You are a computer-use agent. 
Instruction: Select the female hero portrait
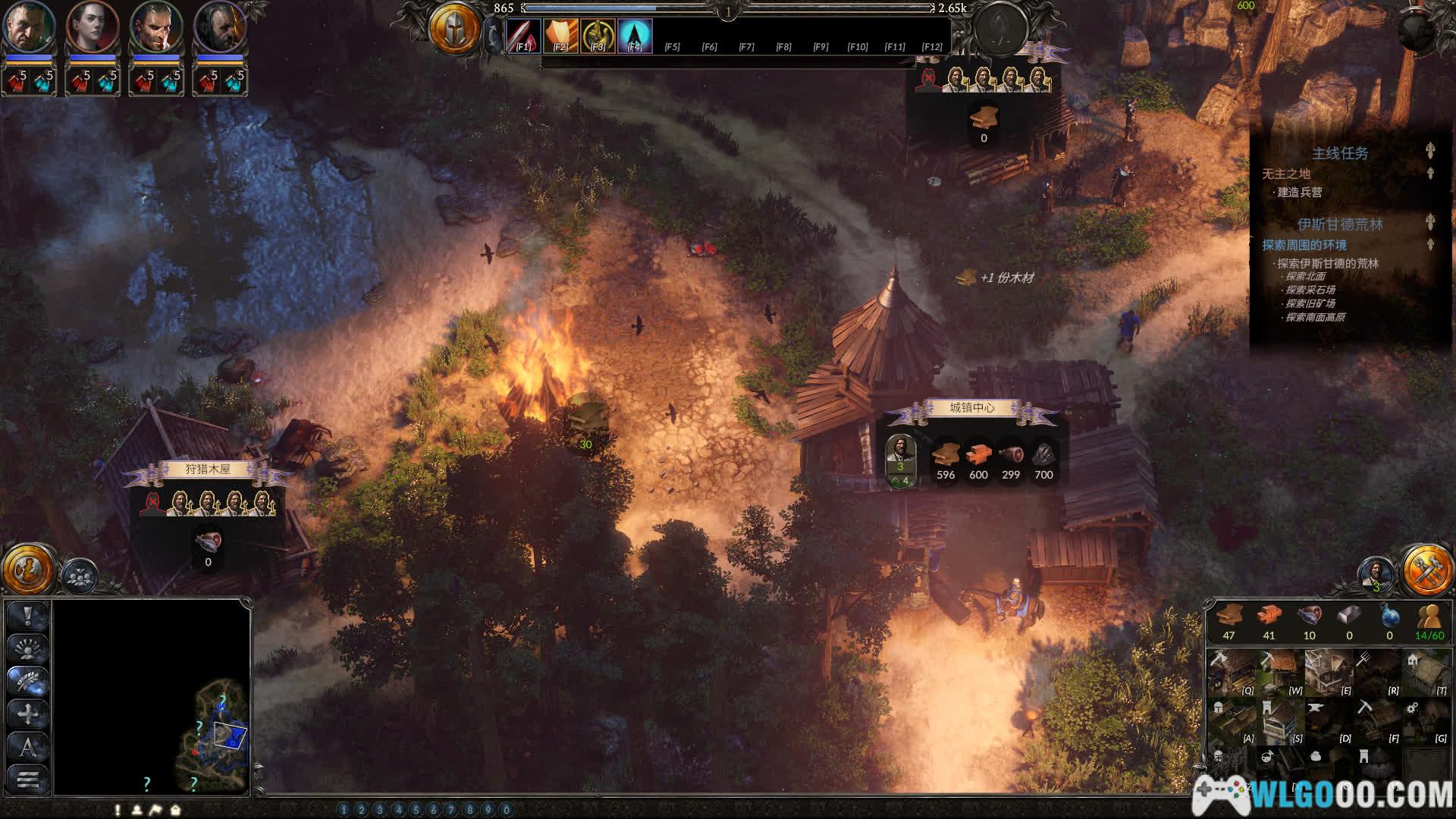tap(93, 27)
